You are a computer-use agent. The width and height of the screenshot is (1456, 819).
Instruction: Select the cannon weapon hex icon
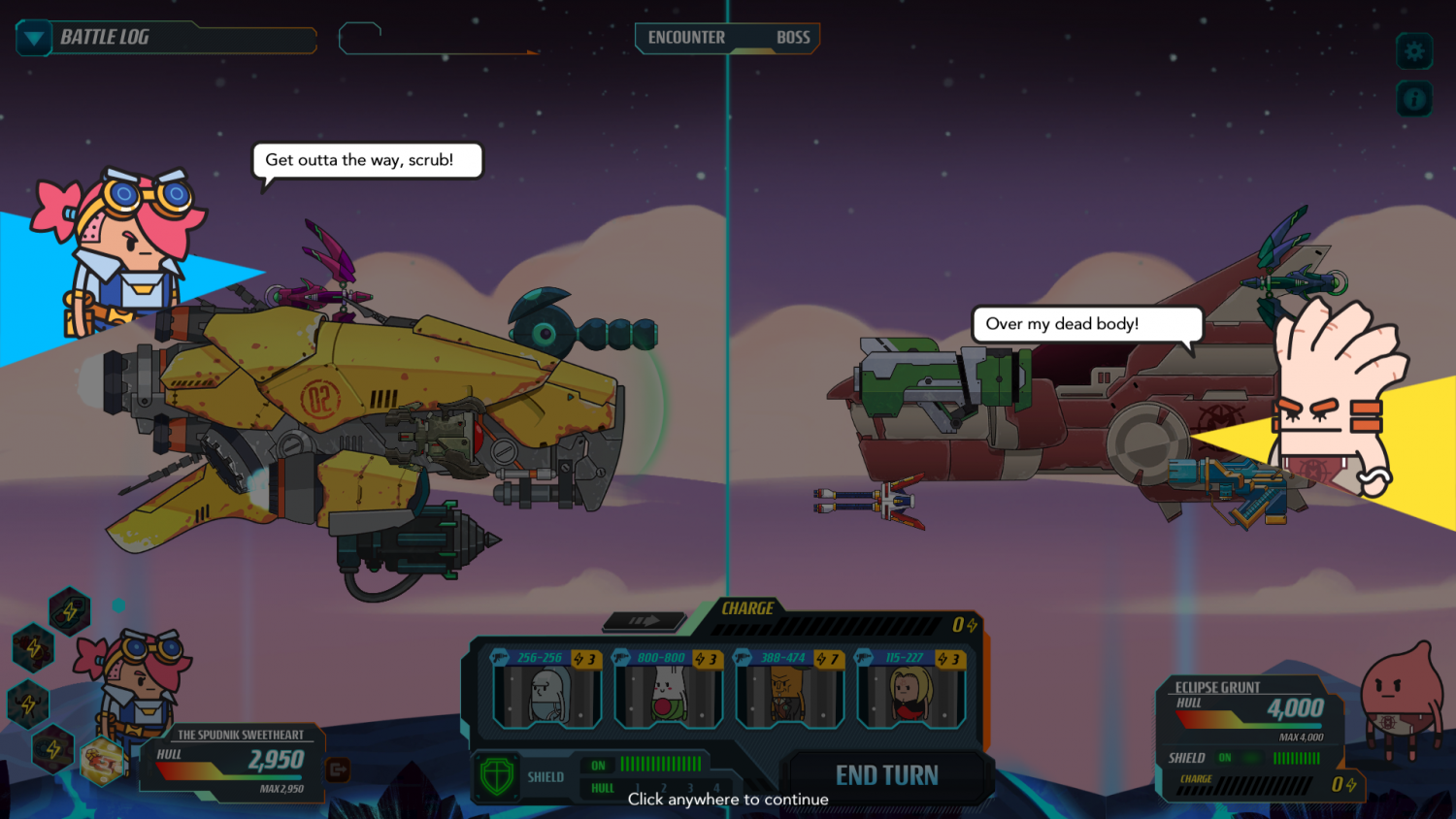34,647
